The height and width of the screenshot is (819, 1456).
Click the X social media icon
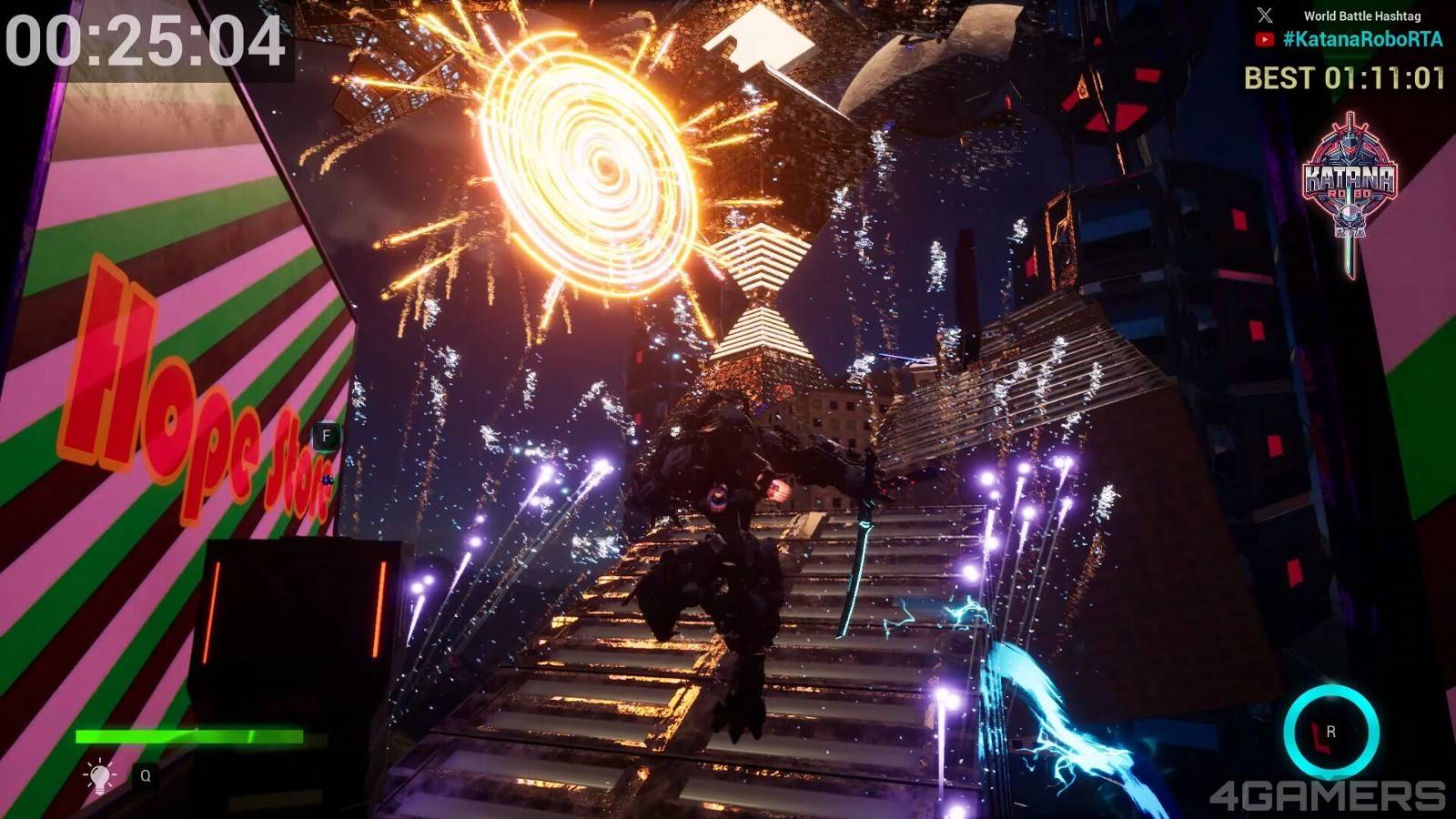coord(1265,15)
